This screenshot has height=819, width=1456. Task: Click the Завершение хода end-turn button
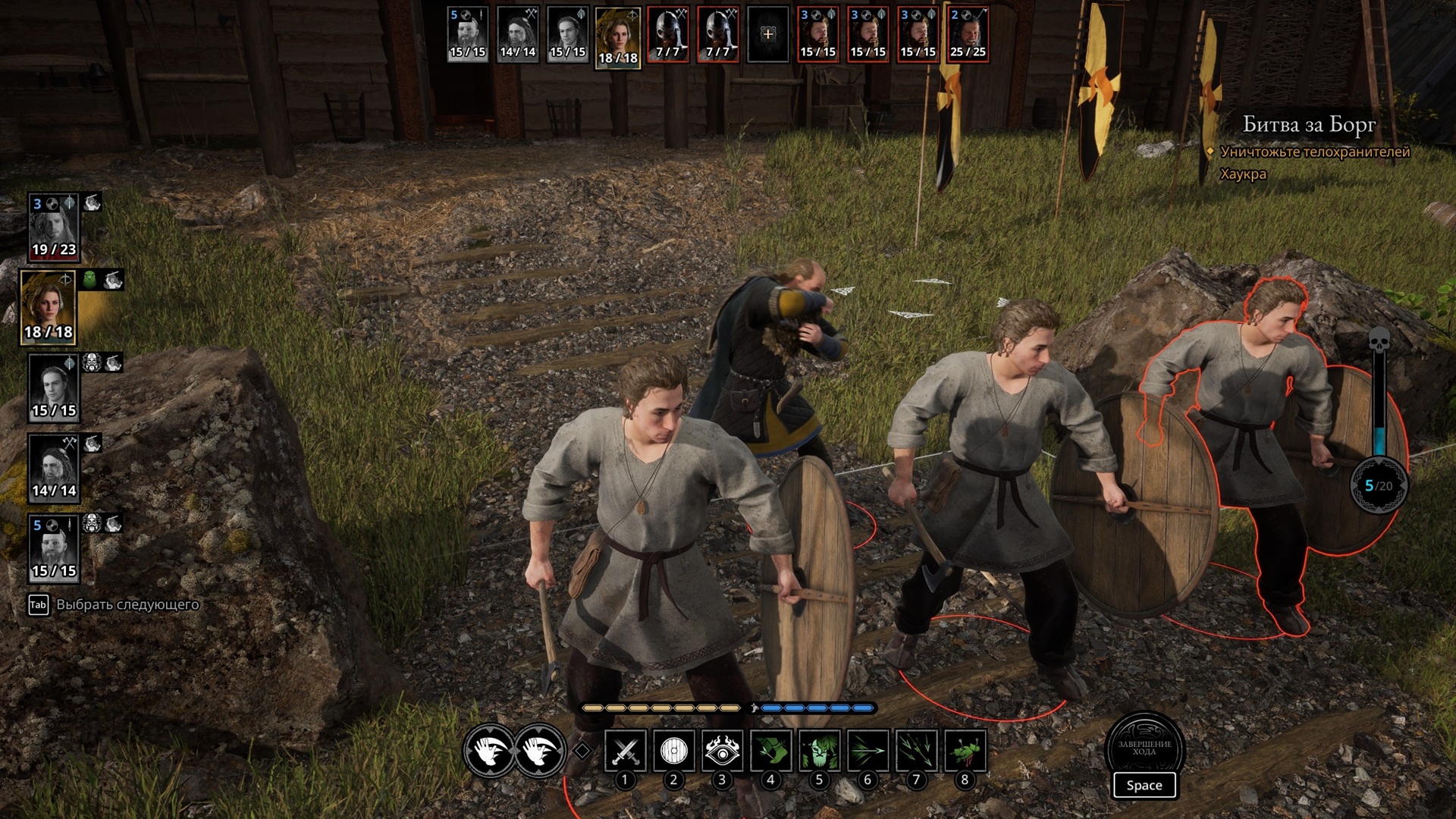click(1144, 748)
